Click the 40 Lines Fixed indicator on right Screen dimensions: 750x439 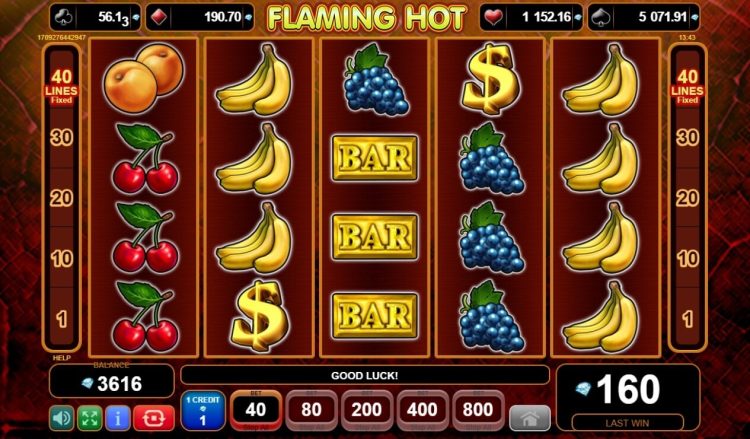687,86
